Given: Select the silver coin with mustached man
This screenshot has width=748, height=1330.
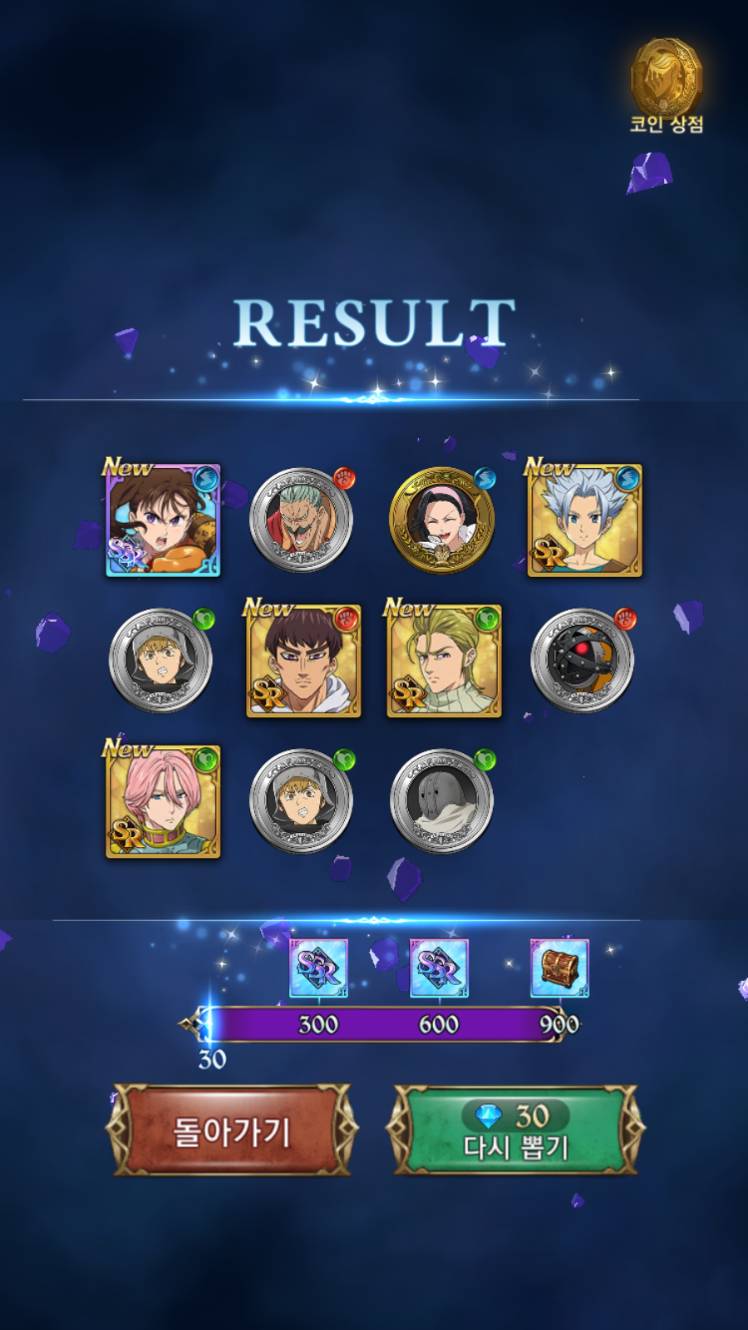Looking at the screenshot, I should click(x=301, y=520).
